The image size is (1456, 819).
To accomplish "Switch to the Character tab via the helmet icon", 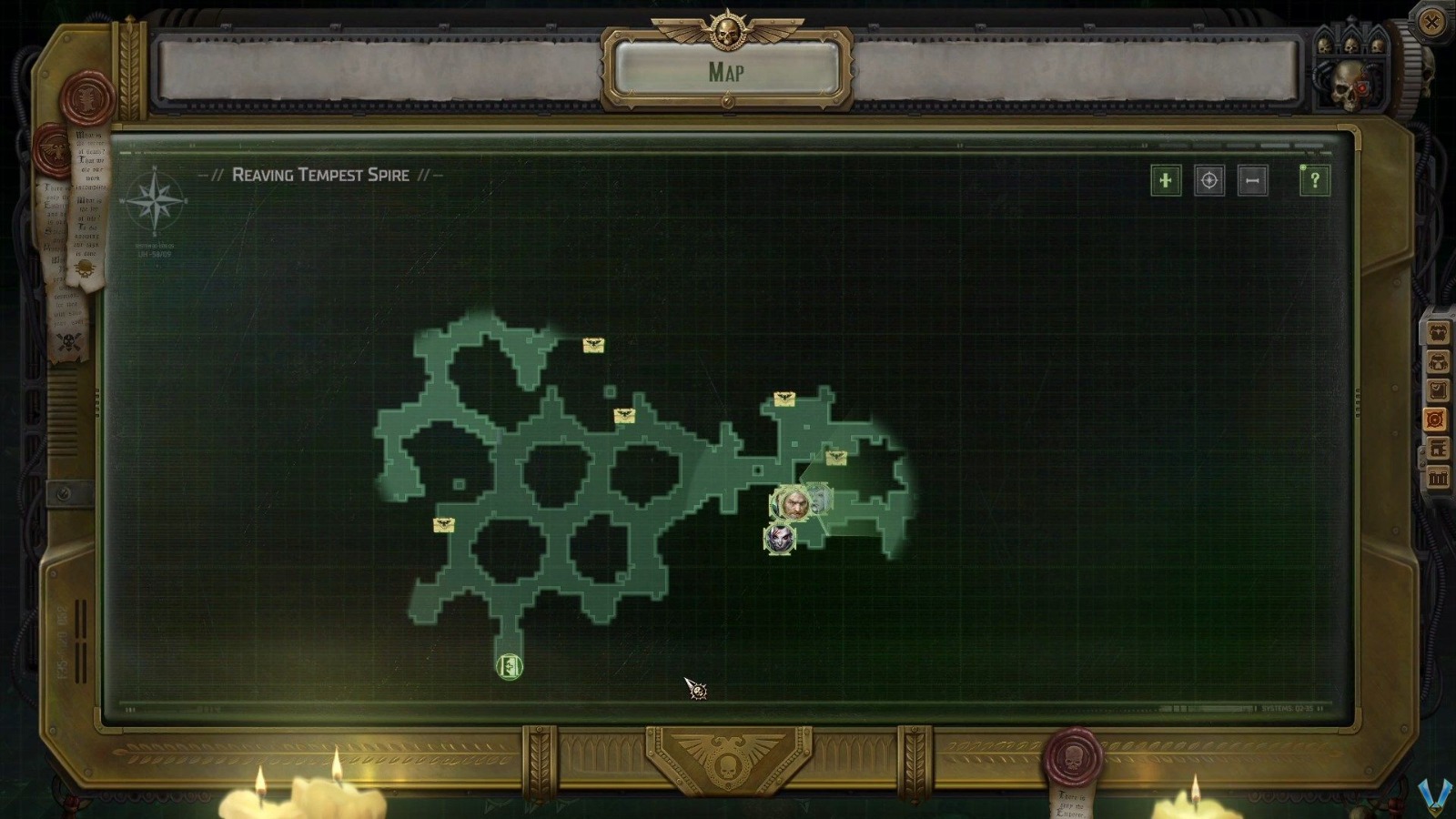I will 1439,359.
